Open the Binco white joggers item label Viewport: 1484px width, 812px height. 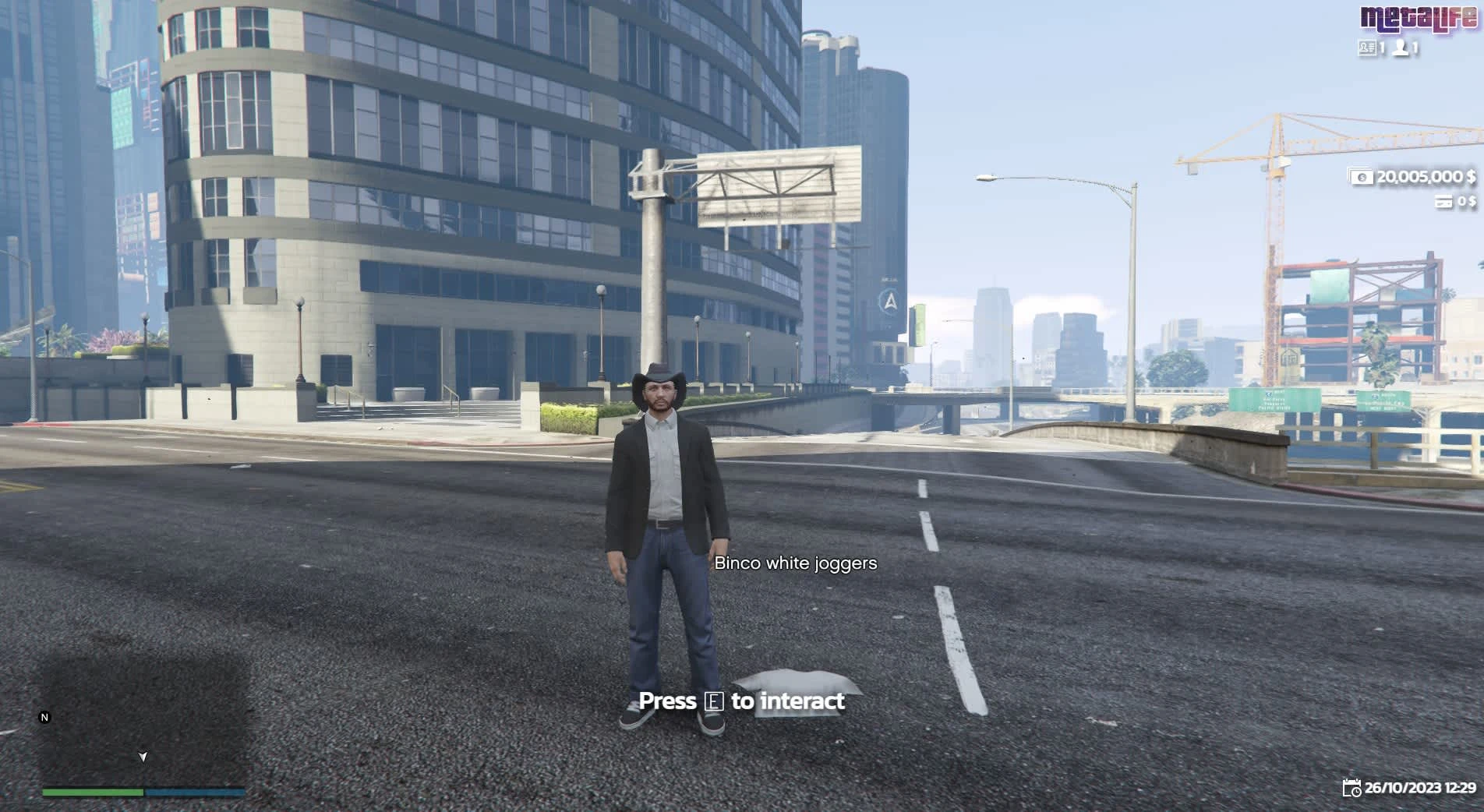pyautogui.click(x=795, y=563)
